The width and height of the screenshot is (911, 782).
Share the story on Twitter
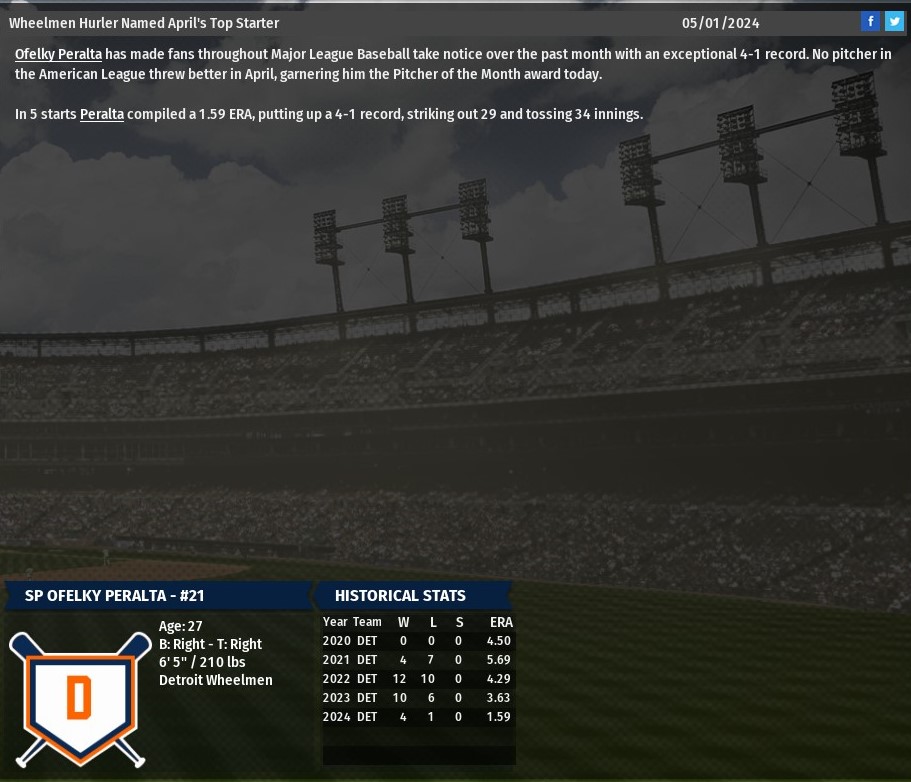894,22
